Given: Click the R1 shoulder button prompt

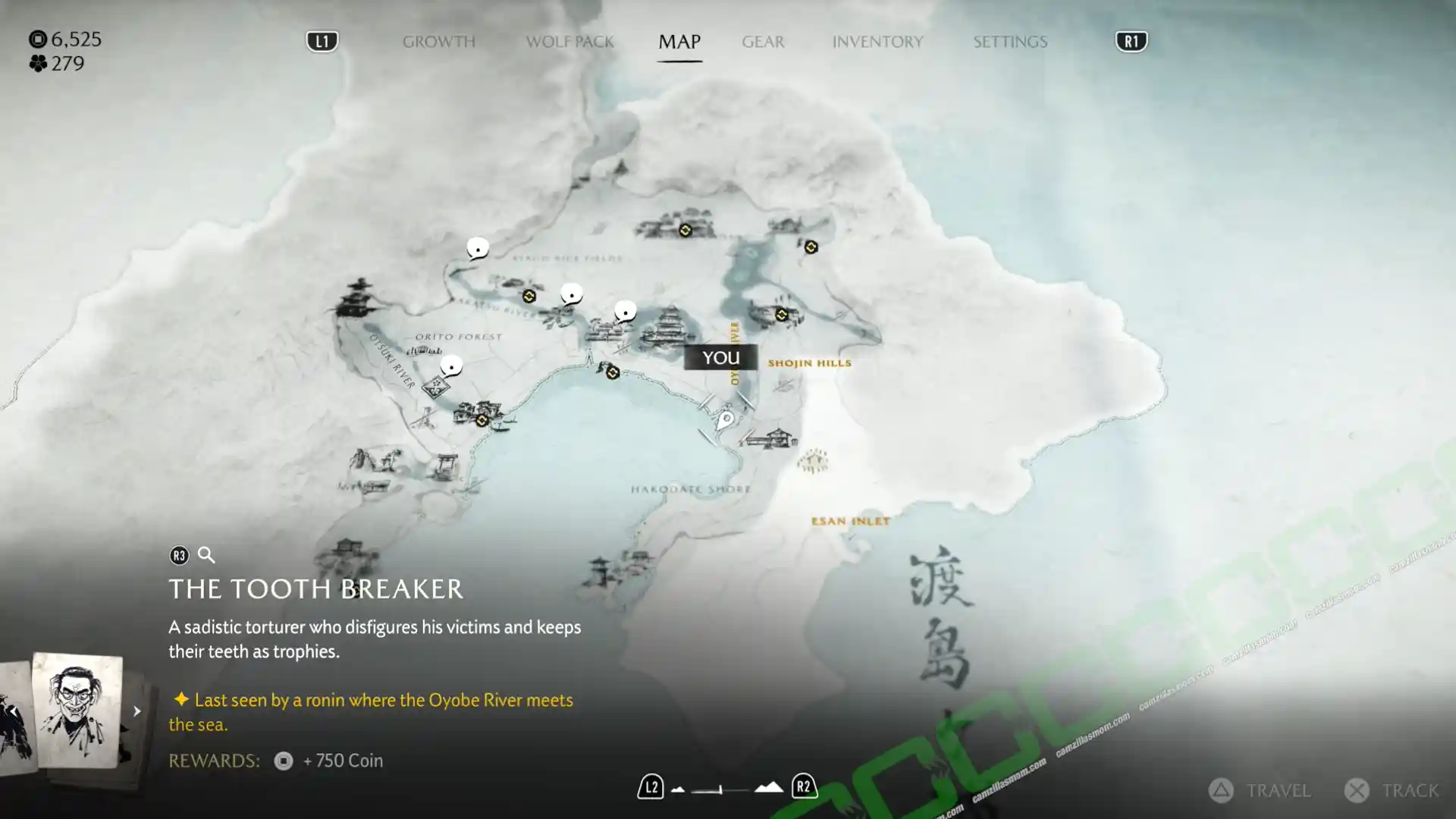Looking at the screenshot, I should (x=1131, y=42).
